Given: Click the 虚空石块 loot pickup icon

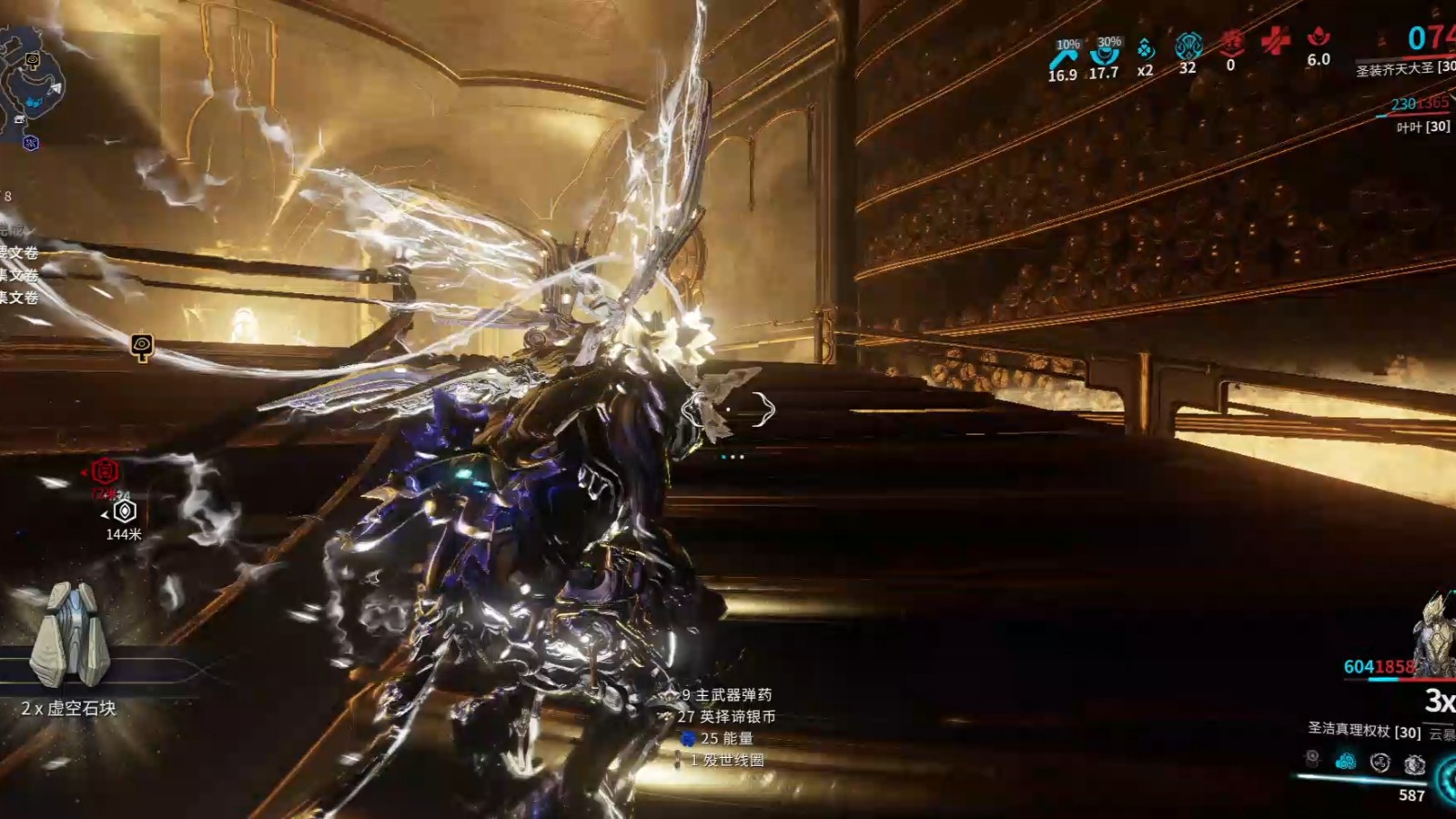Looking at the screenshot, I should click(x=69, y=635).
